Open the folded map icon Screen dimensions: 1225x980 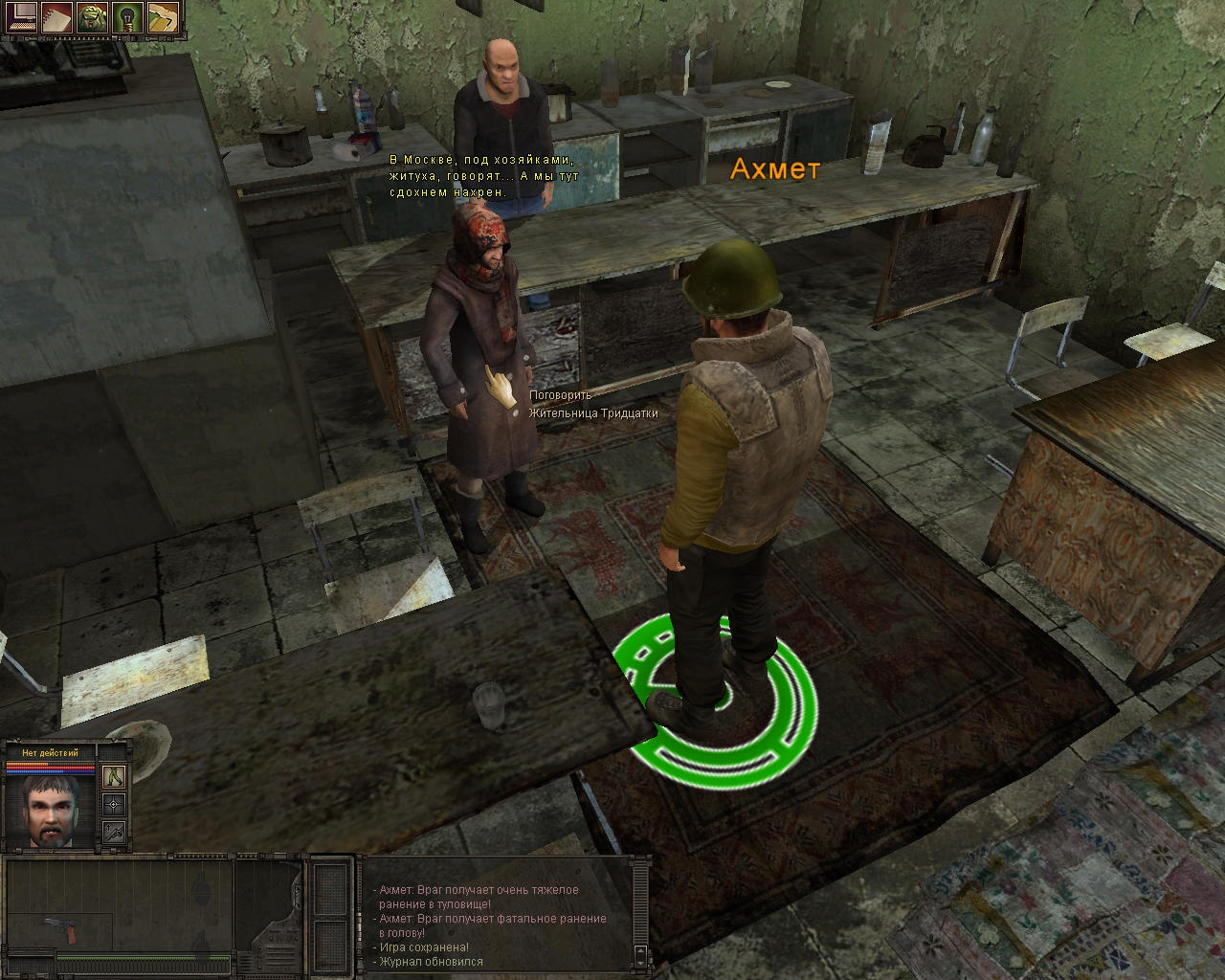point(163,16)
